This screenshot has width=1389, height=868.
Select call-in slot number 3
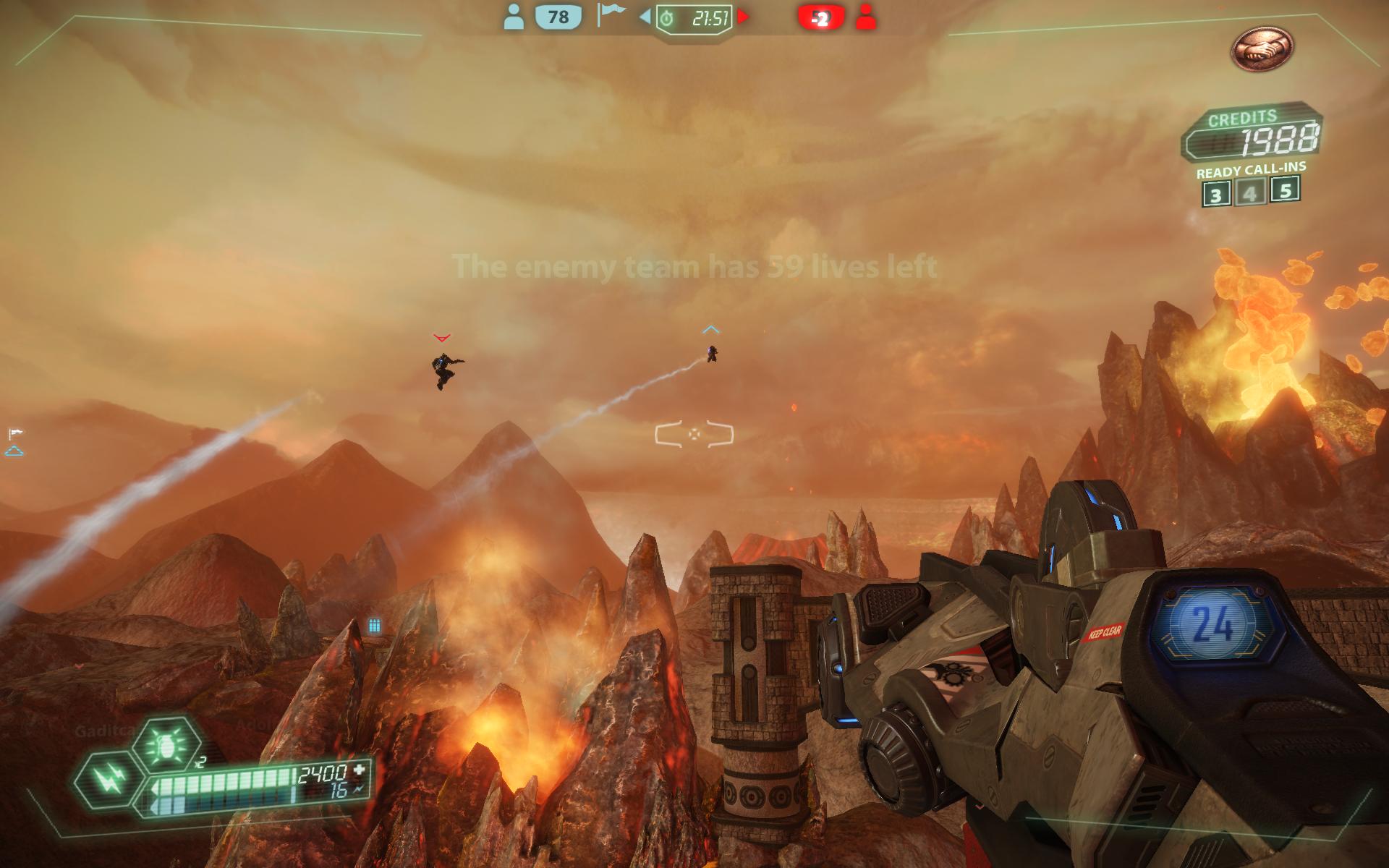coord(1216,195)
